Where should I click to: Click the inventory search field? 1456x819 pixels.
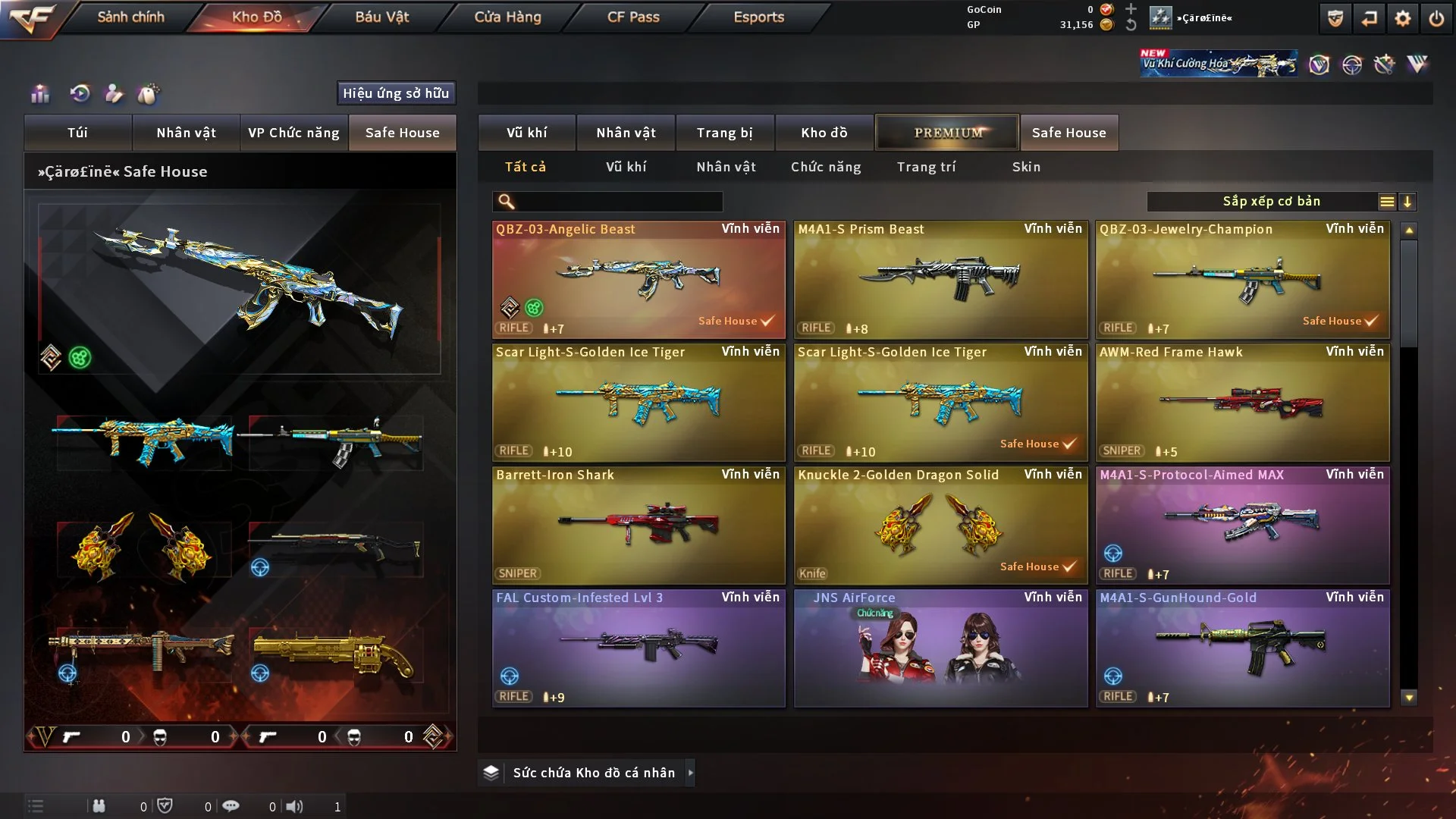click(x=618, y=202)
